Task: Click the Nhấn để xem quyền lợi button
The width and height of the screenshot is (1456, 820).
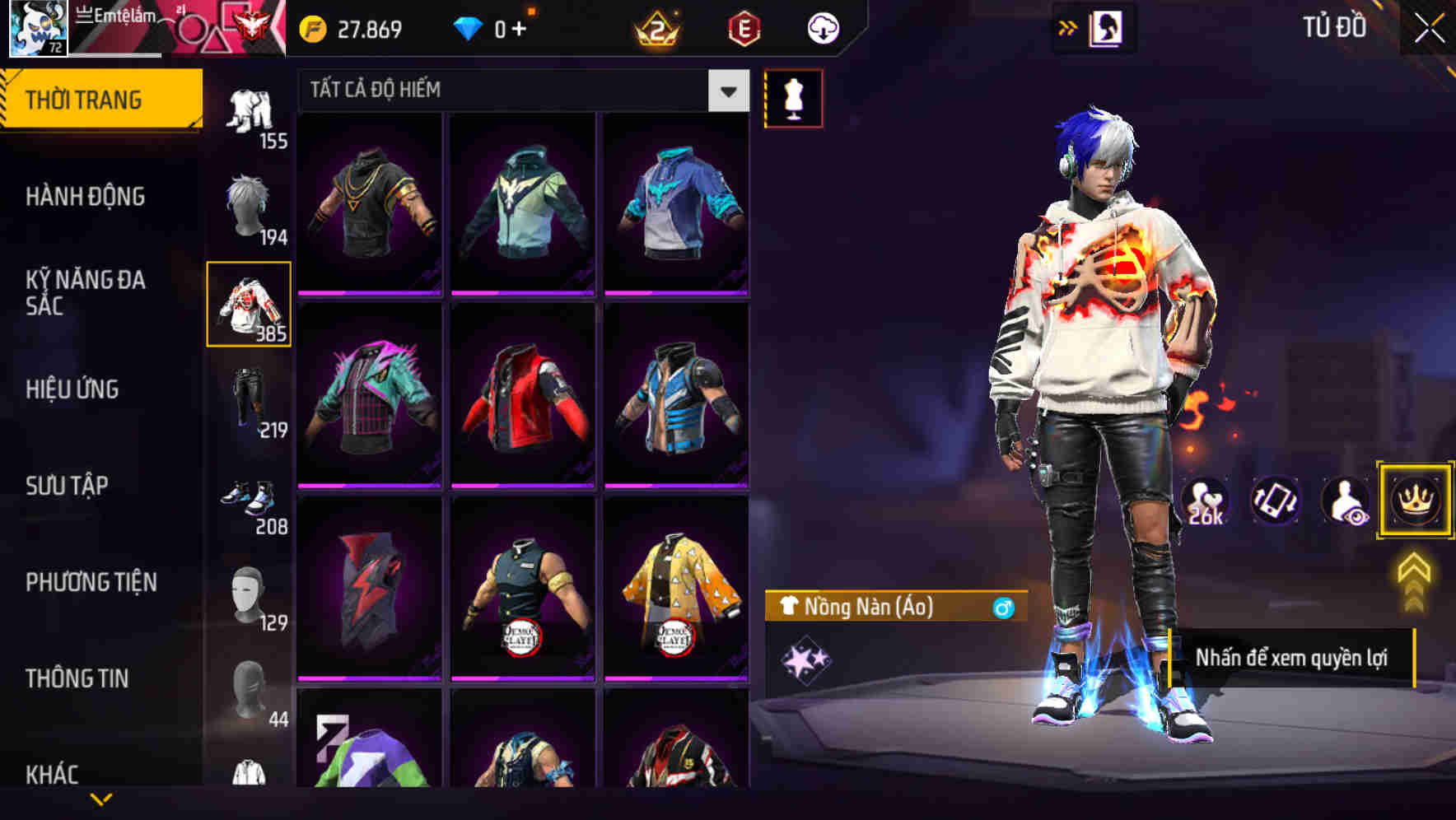Action: pos(1293,659)
